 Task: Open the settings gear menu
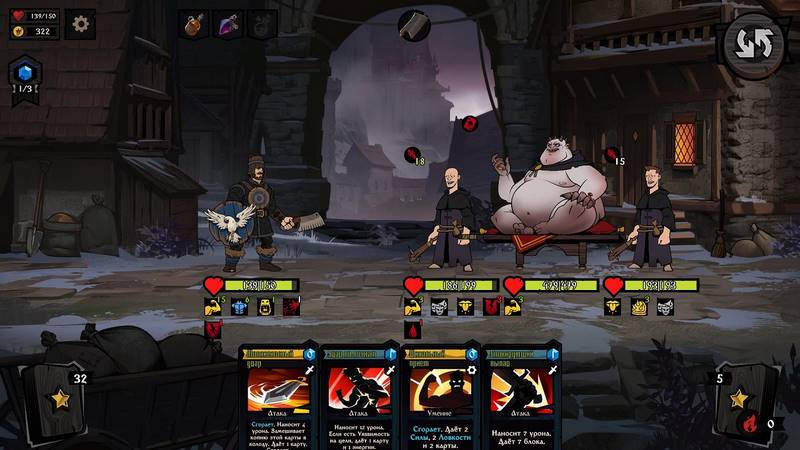80,23
